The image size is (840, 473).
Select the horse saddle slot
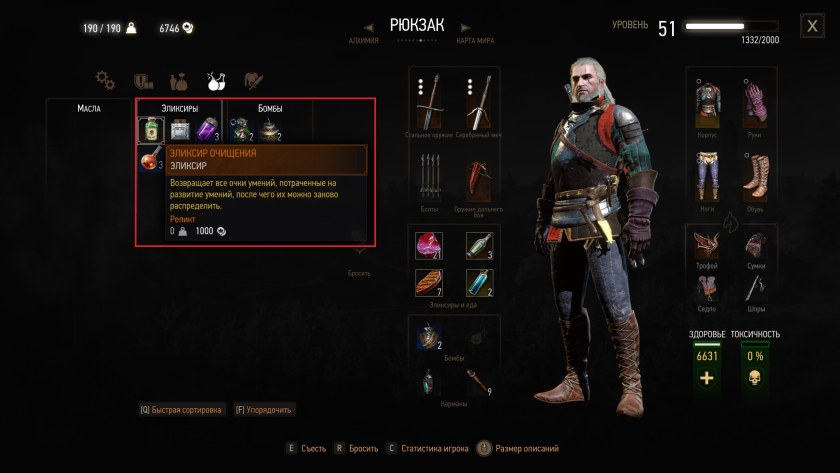(707, 290)
